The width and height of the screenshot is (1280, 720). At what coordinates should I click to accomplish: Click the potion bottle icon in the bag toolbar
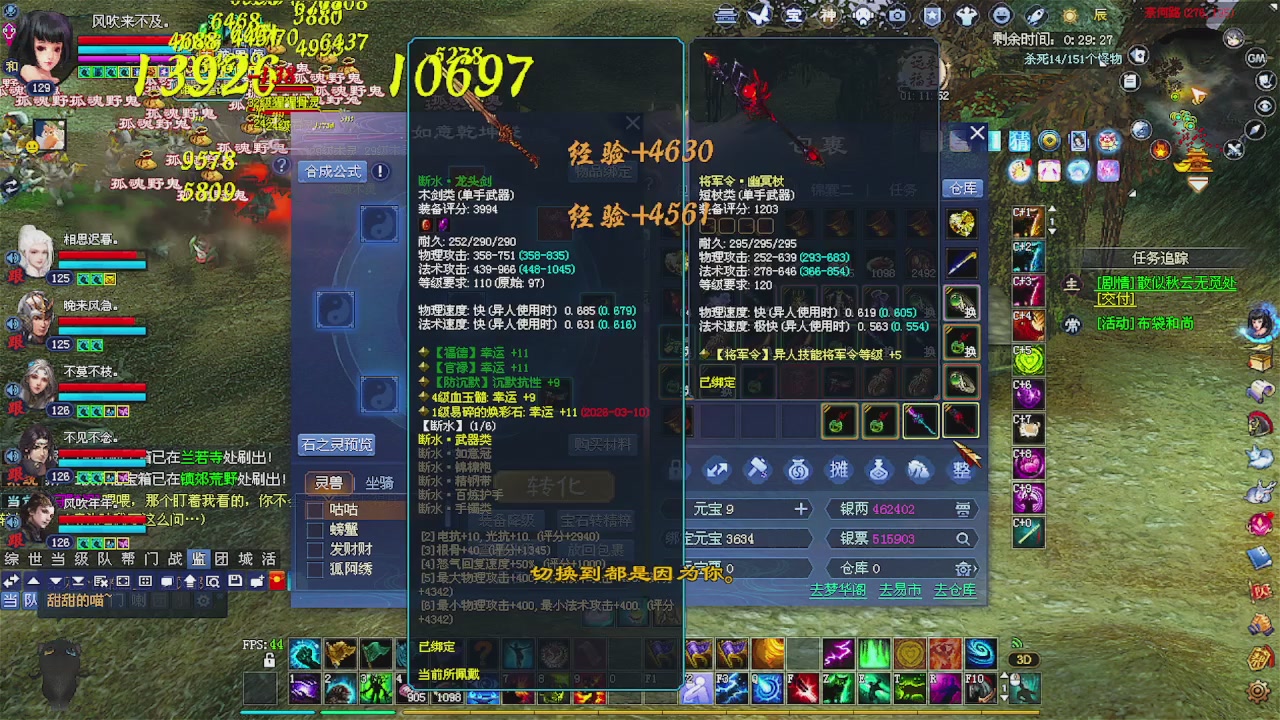(x=878, y=470)
